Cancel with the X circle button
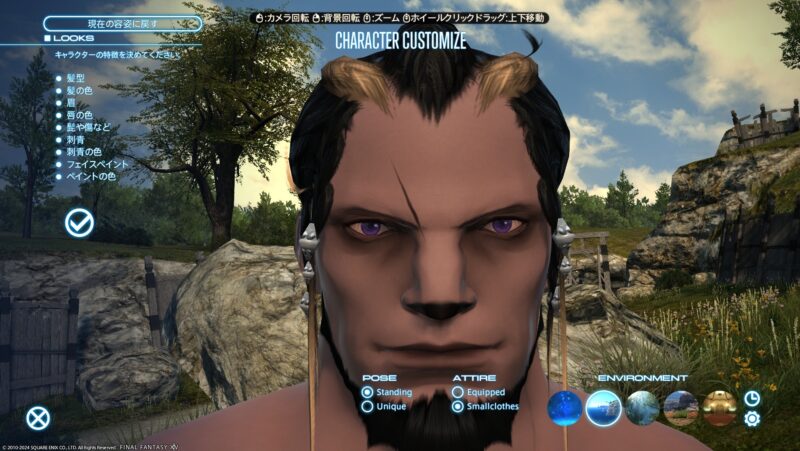 pos(38,418)
